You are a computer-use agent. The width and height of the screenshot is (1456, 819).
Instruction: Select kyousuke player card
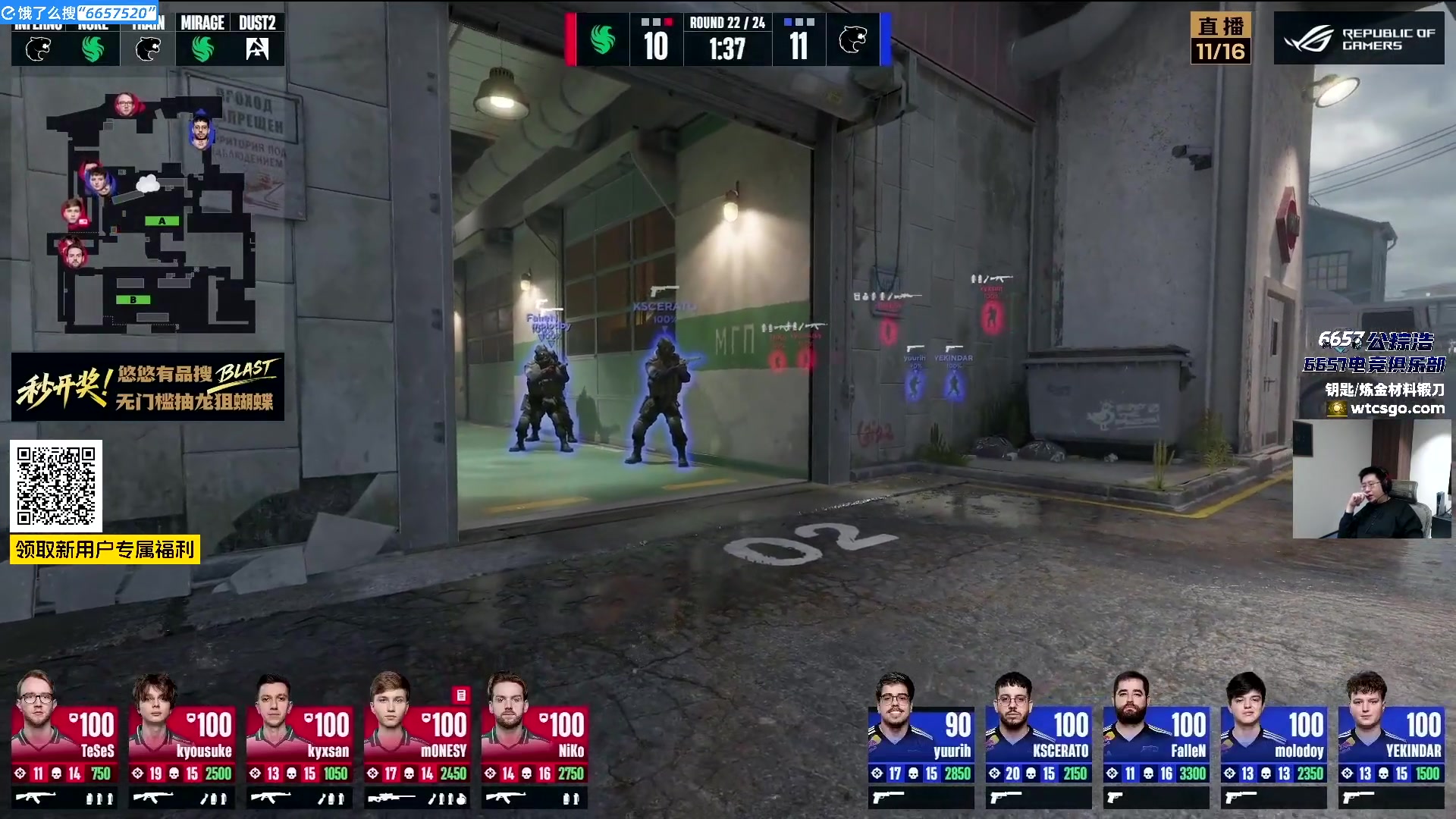tap(182, 739)
